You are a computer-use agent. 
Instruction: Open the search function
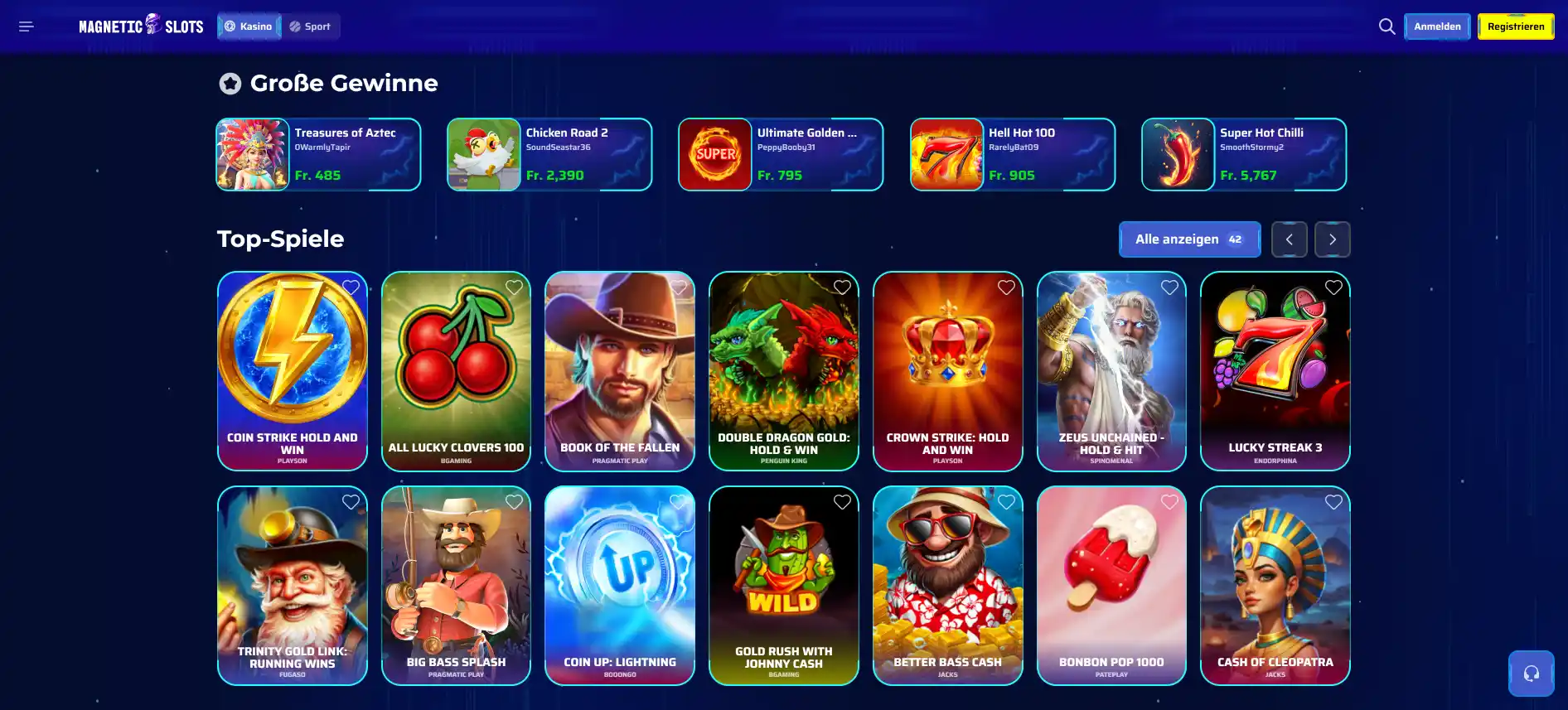(x=1387, y=26)
